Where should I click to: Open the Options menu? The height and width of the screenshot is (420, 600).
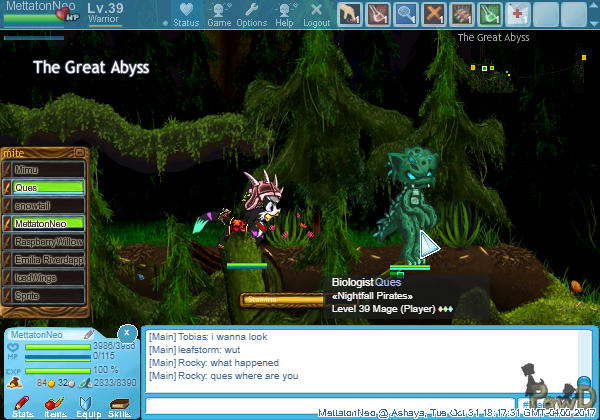(251, 15)
